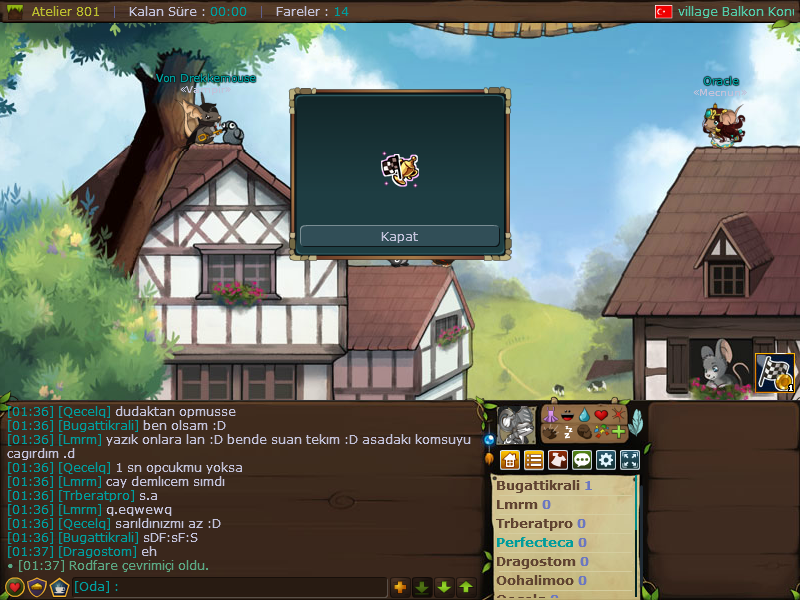Click the green plus emote button
800x600 pixels.
619,432
